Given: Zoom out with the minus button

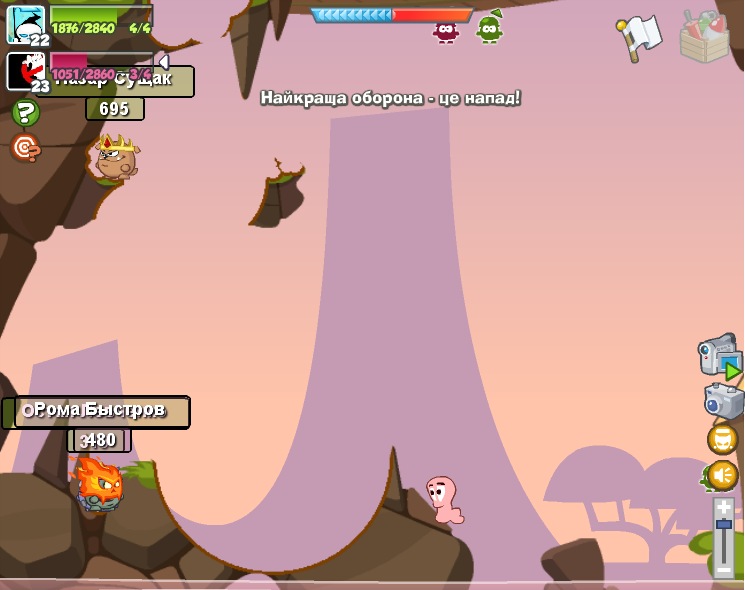Looking at the screenshot, I should (x=724, y=569).
